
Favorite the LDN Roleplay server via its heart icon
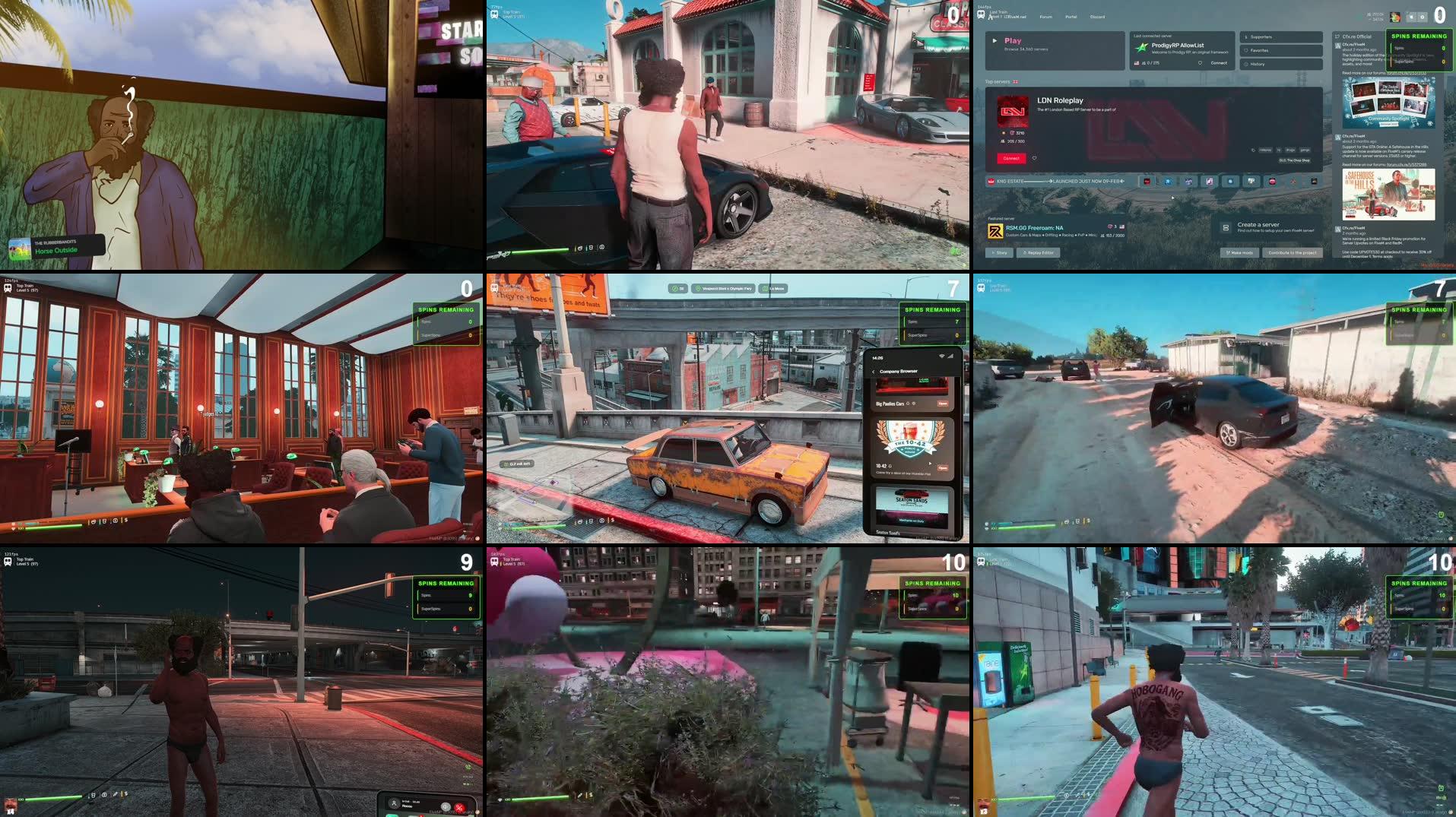point(1034,158)
